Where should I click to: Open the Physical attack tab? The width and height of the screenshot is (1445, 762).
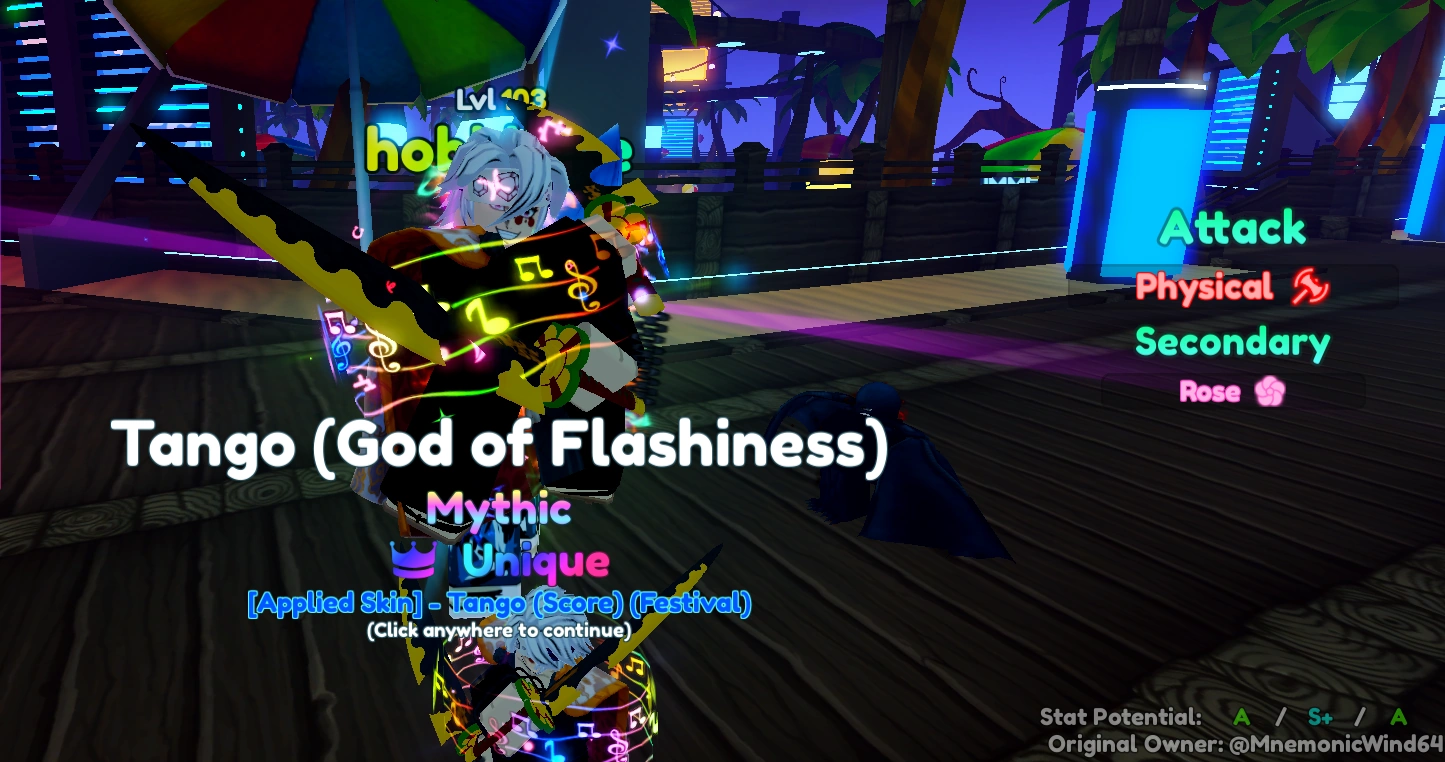click(x=1206, y=288)
